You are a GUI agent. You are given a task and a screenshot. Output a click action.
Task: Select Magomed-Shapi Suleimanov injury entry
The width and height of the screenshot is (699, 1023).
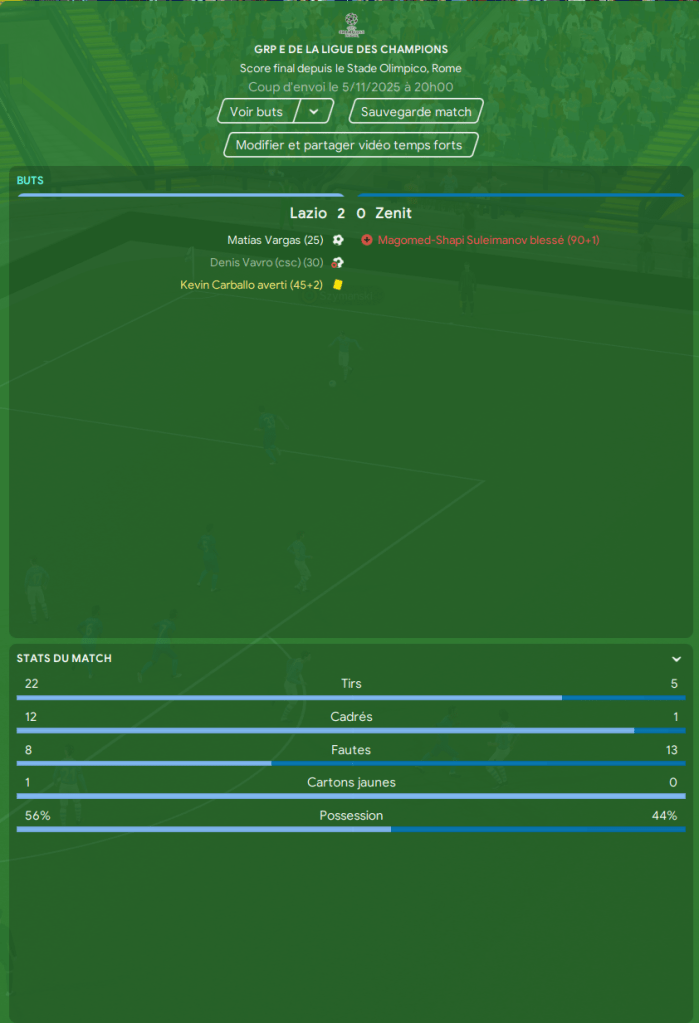[488, 240]
